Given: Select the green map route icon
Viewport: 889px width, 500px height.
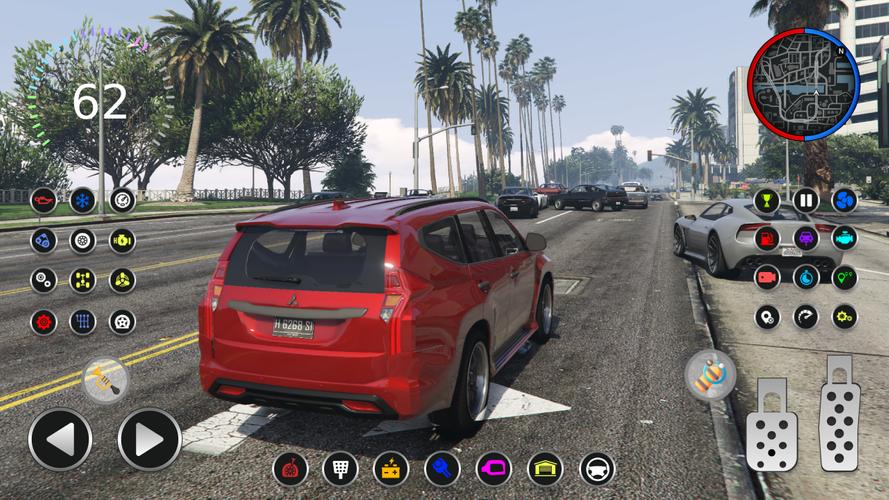Looking at the screenshot, I should coord(844,277).
